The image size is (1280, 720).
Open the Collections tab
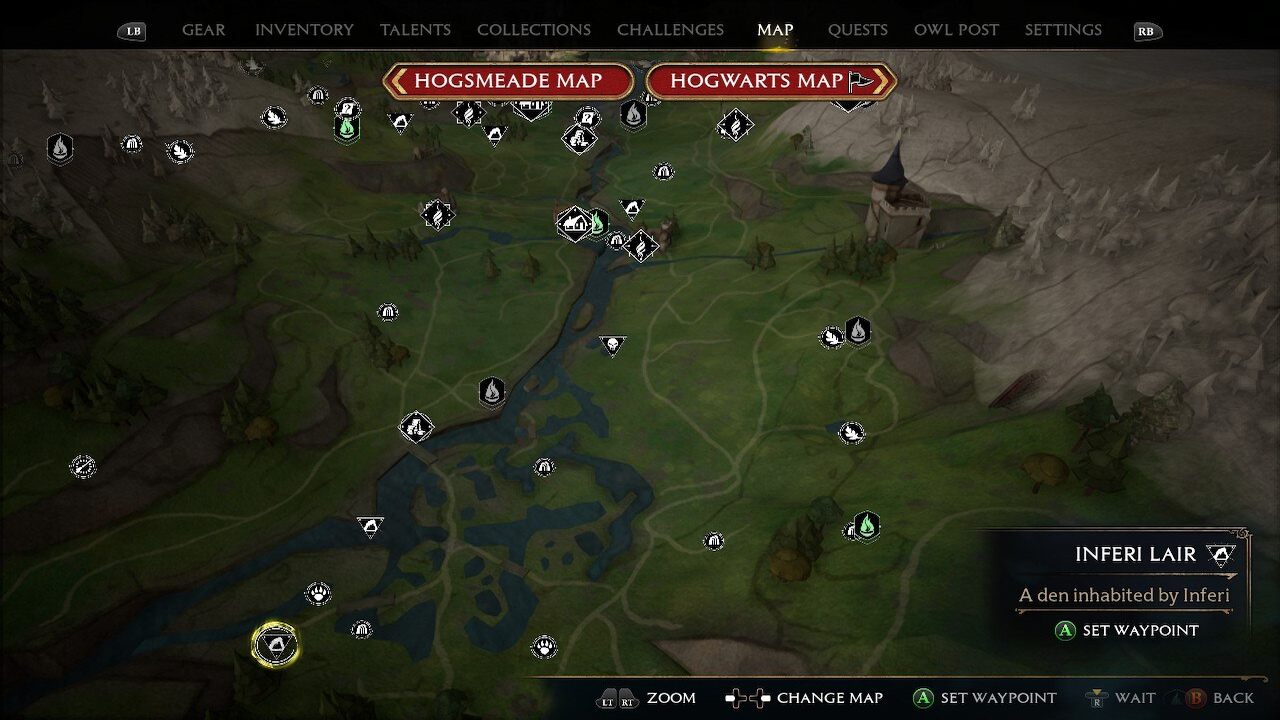tap(533, 30)
